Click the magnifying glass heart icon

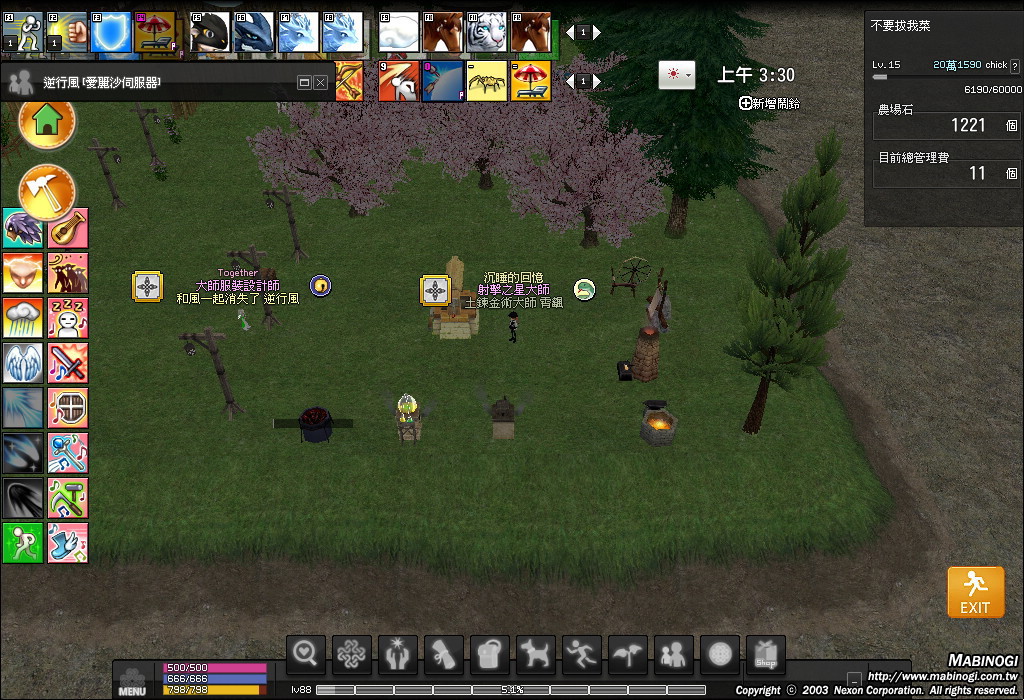coord(306,655)
